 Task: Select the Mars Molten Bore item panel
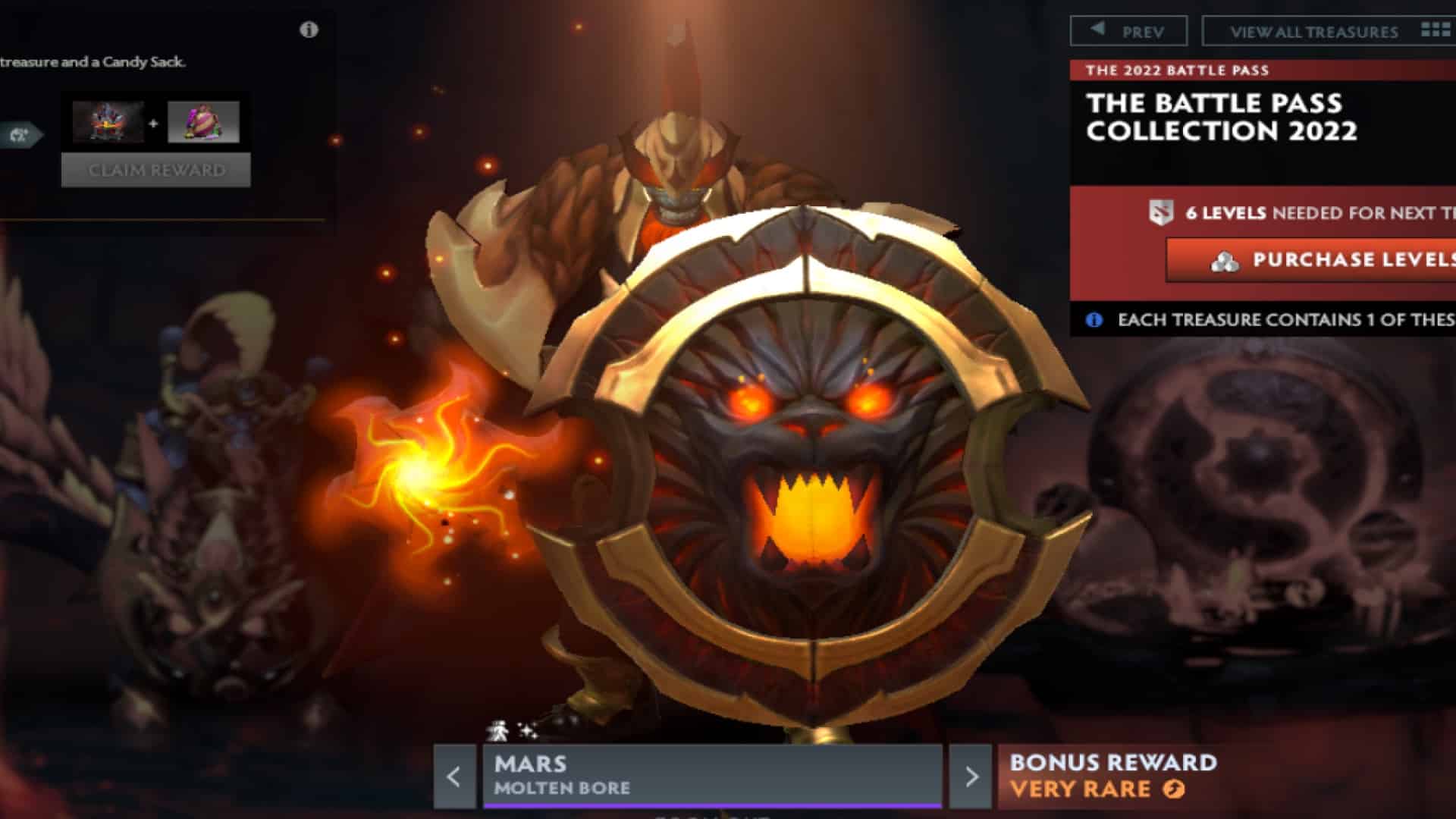coord(711,775)
